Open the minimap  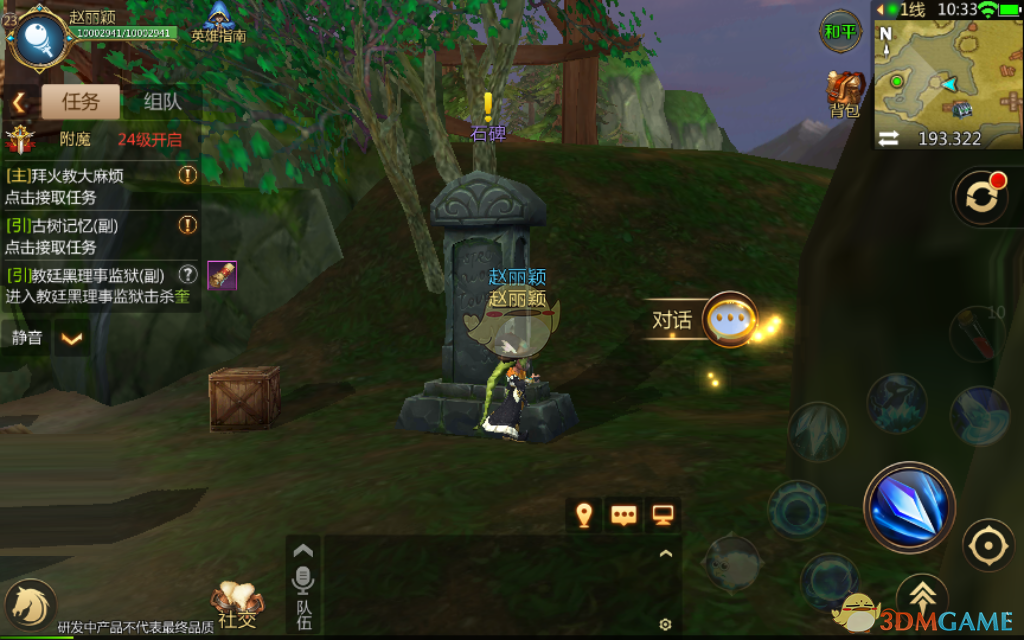(948, 72)
